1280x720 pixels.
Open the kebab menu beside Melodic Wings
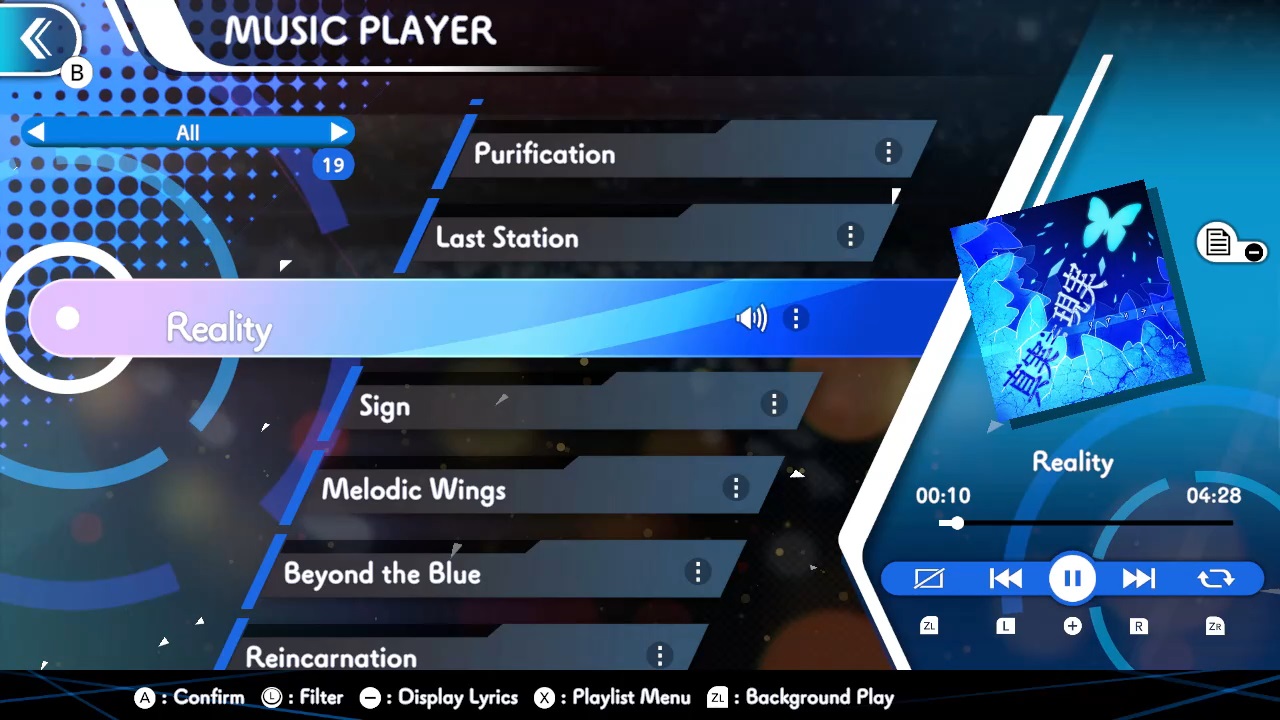click(x=736, y=489)
